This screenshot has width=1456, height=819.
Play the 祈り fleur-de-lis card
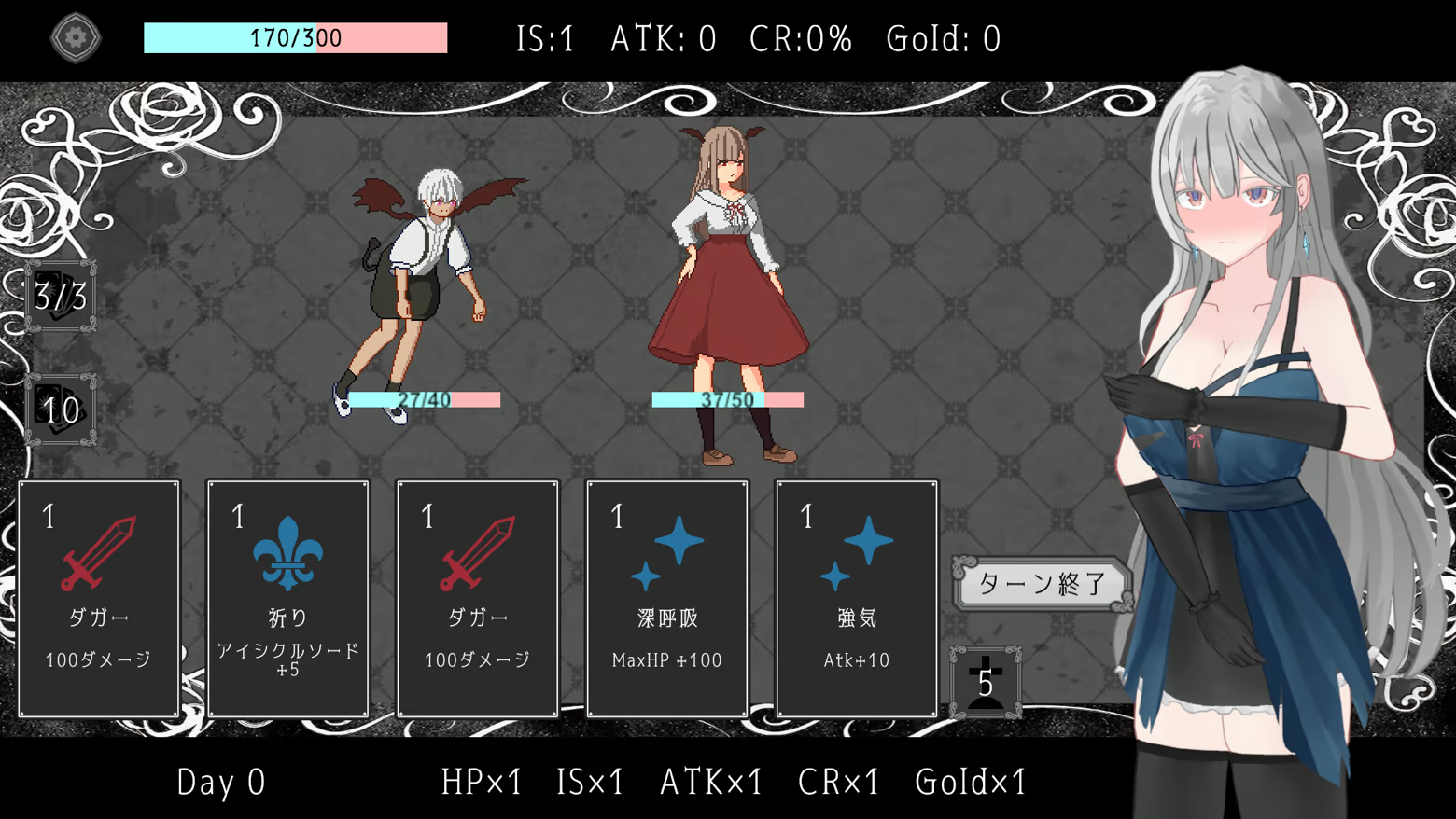click(x=287, y=598)
